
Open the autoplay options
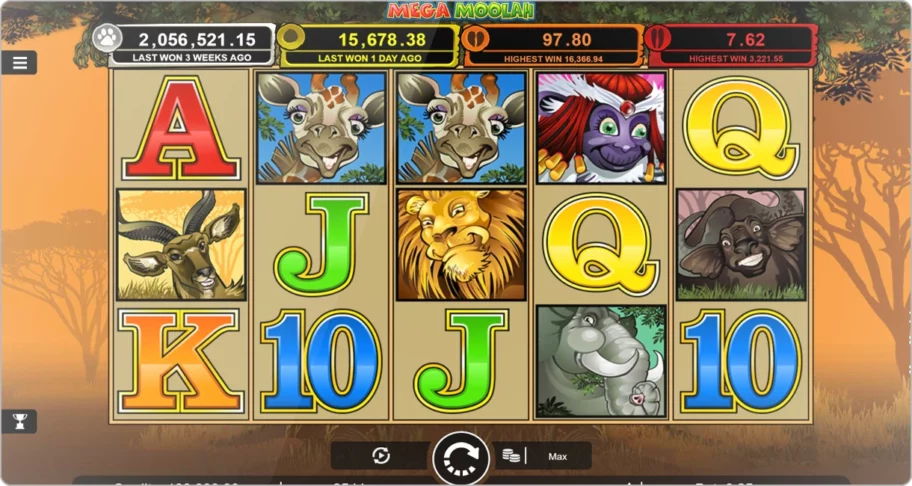click(x=381, y=456)
